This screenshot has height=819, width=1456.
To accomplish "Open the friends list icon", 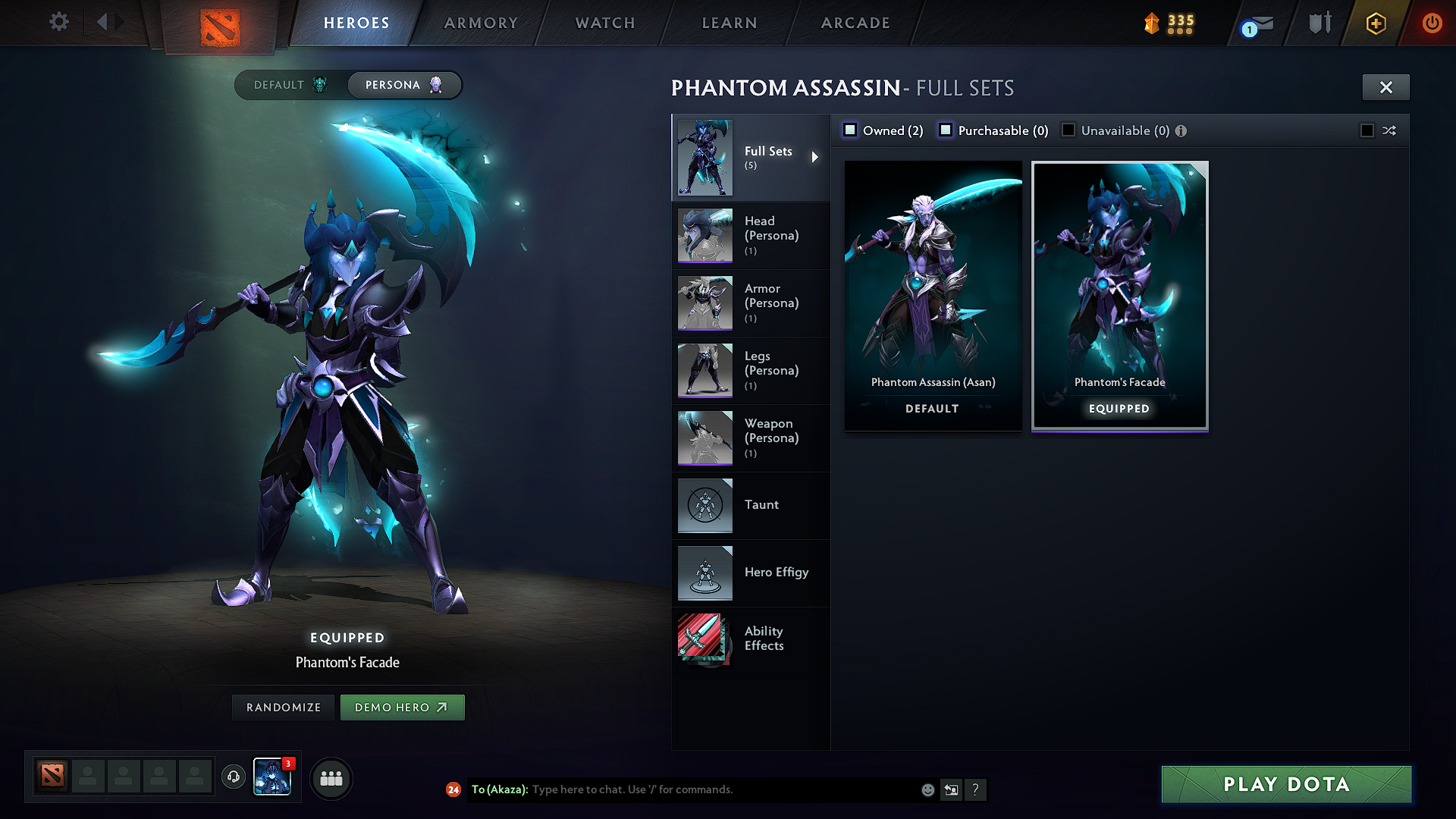I will [330, 778].
